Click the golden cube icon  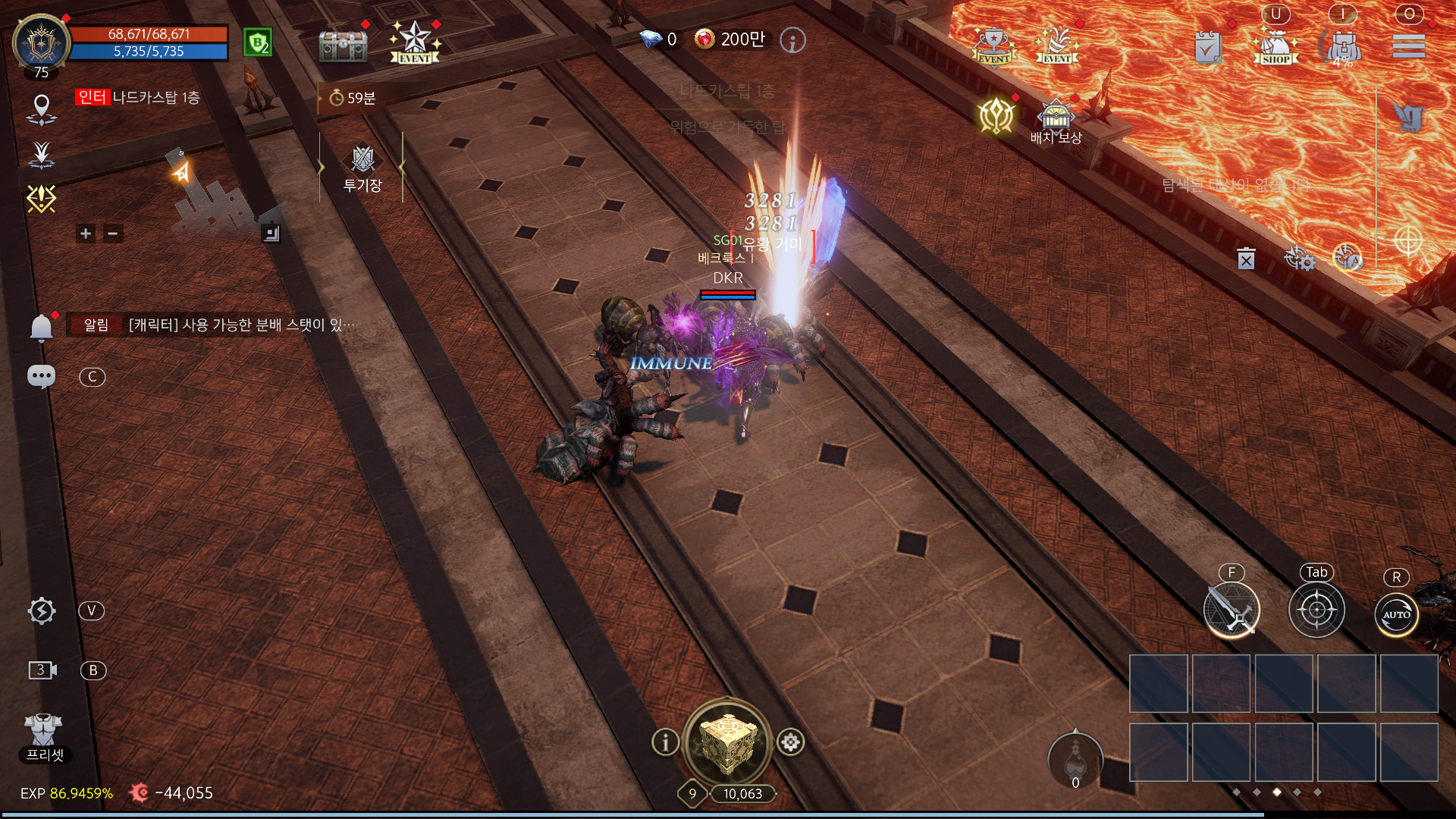727,742
